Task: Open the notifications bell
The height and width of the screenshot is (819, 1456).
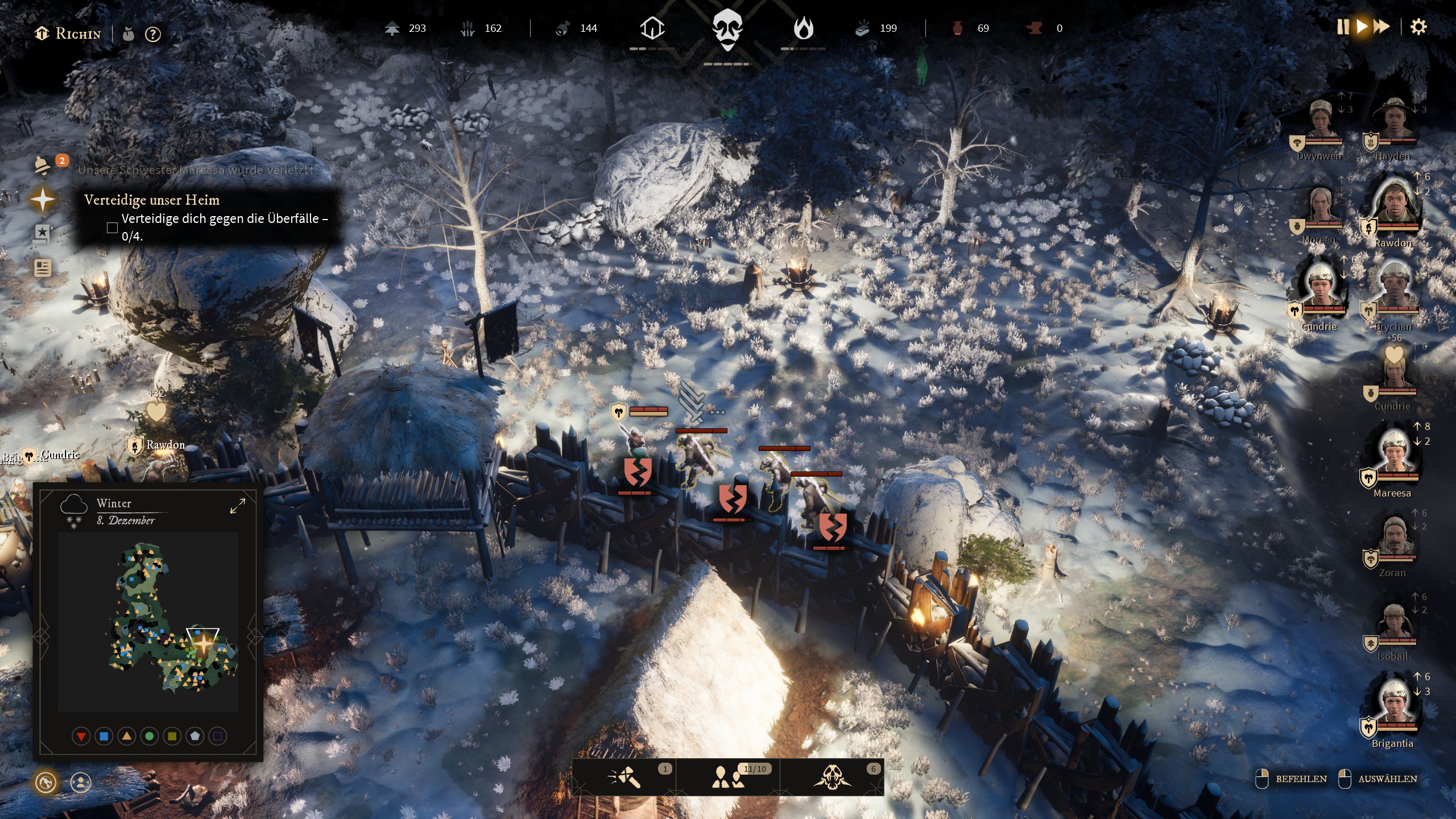Action: coord(43,165)
